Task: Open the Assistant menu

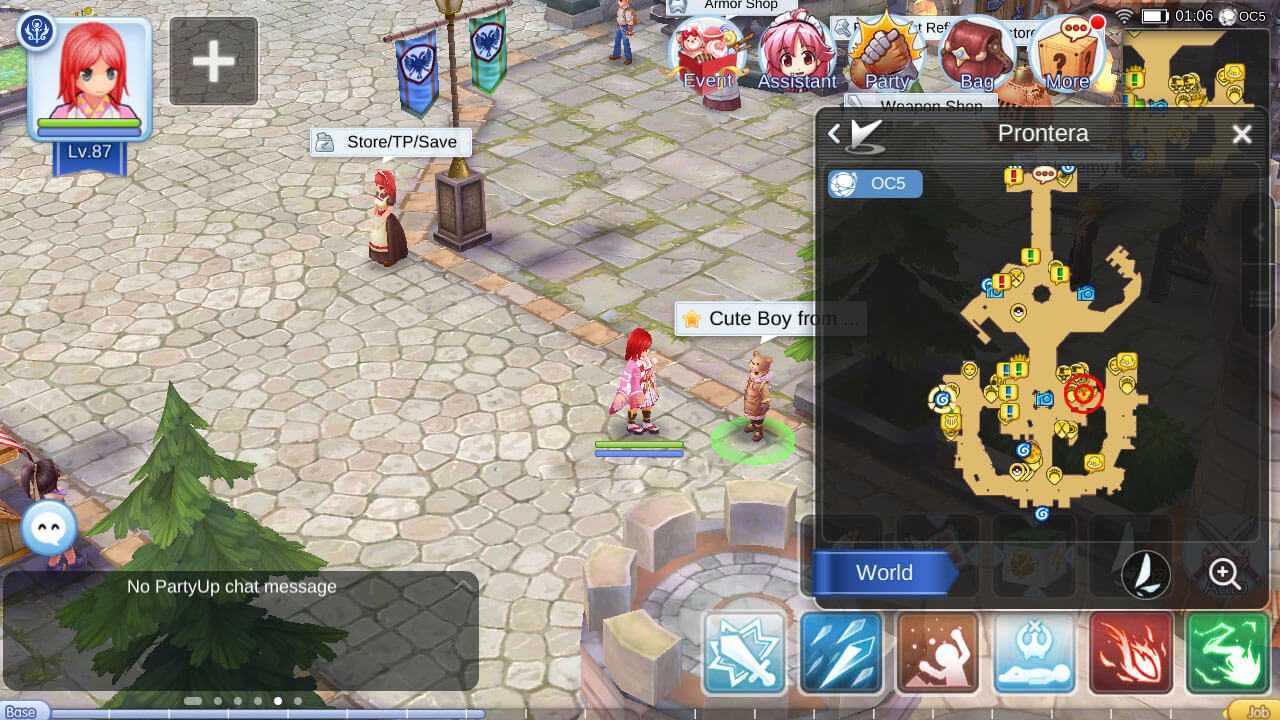Action: (x=796, y=56)
